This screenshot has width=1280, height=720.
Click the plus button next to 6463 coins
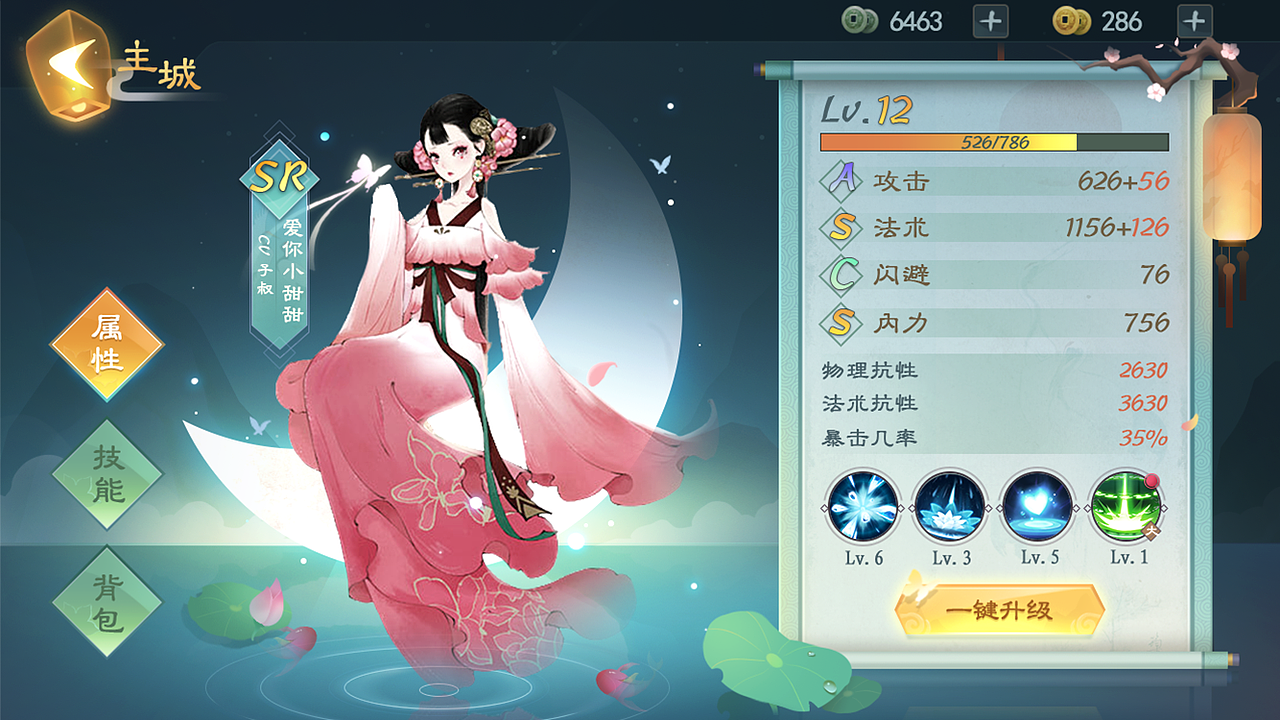point(990,21)
